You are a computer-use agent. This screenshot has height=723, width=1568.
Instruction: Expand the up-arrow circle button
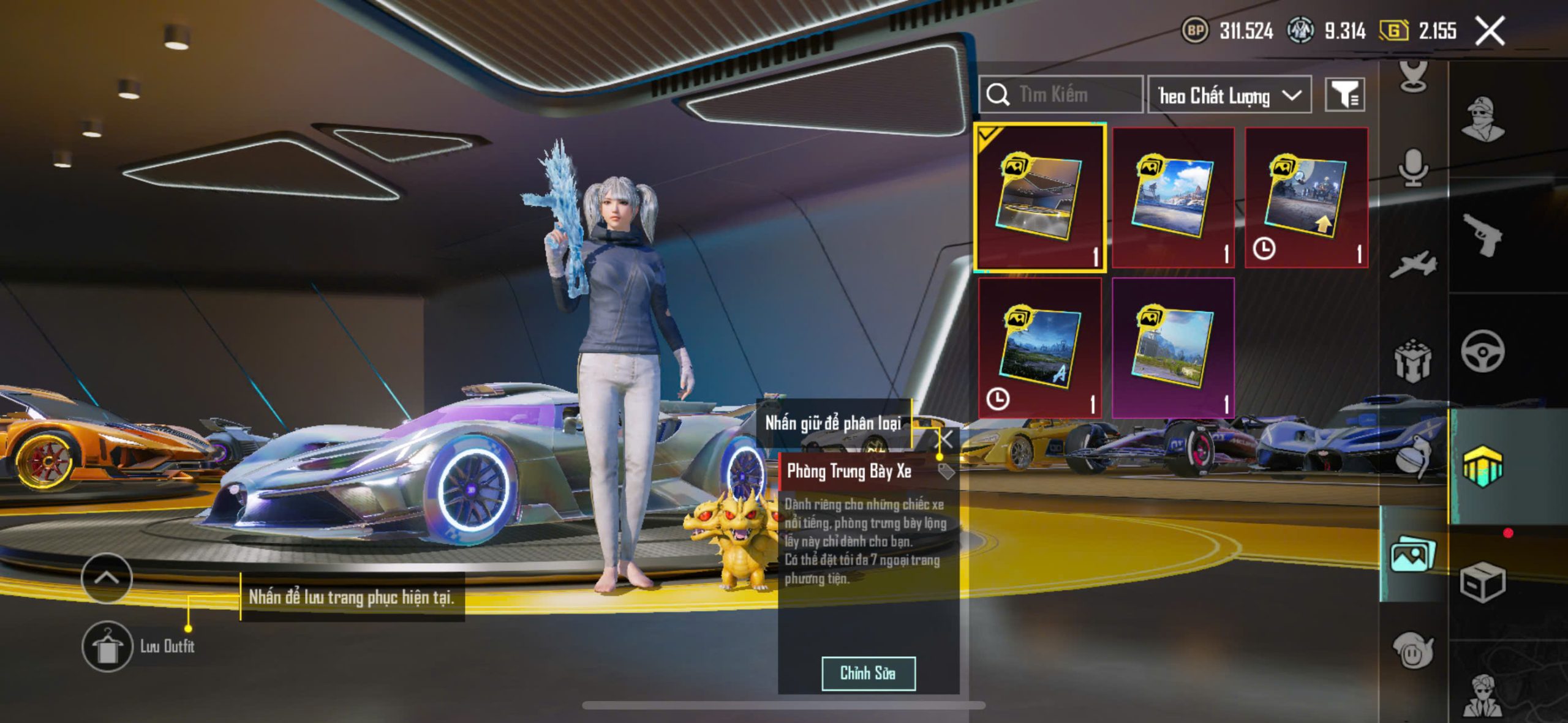click(107, 577)
